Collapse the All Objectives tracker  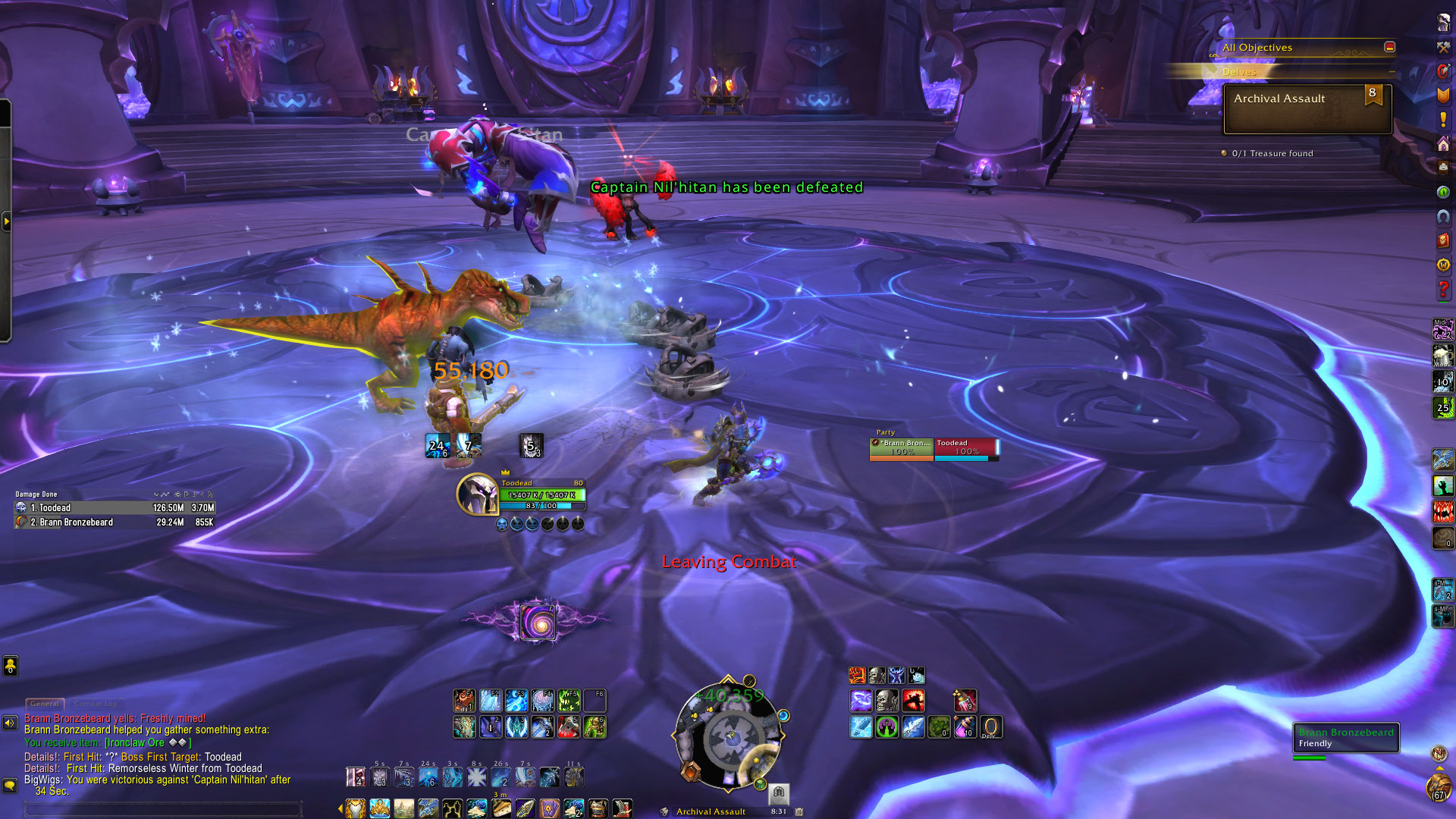(1389, 47)
